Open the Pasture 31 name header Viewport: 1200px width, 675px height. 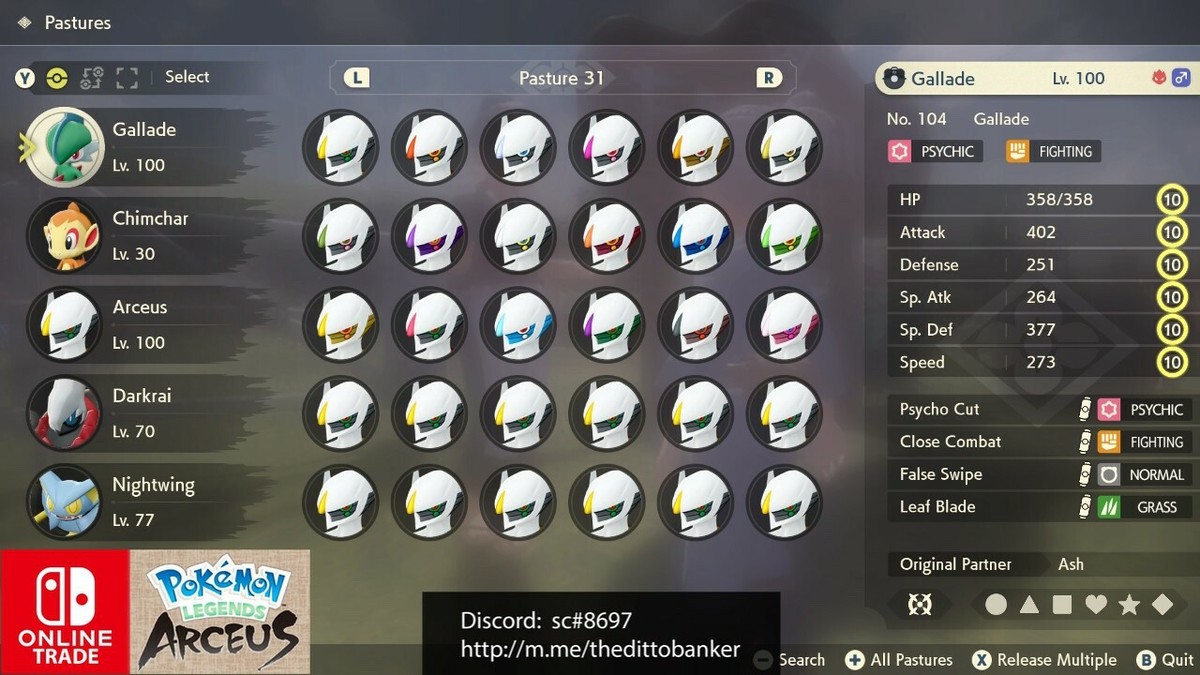click(x=561, y=78)
